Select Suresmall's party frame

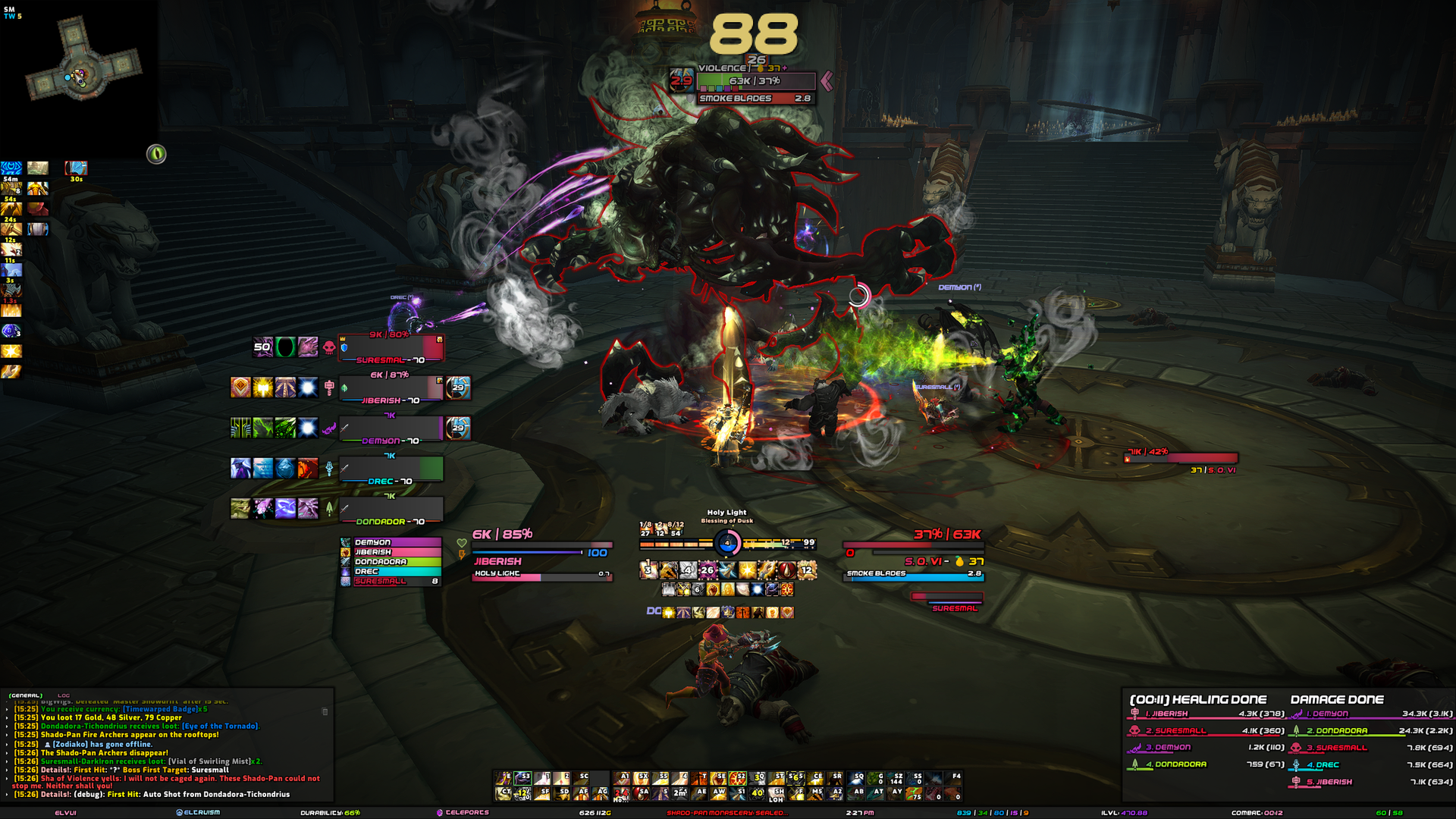391,348
